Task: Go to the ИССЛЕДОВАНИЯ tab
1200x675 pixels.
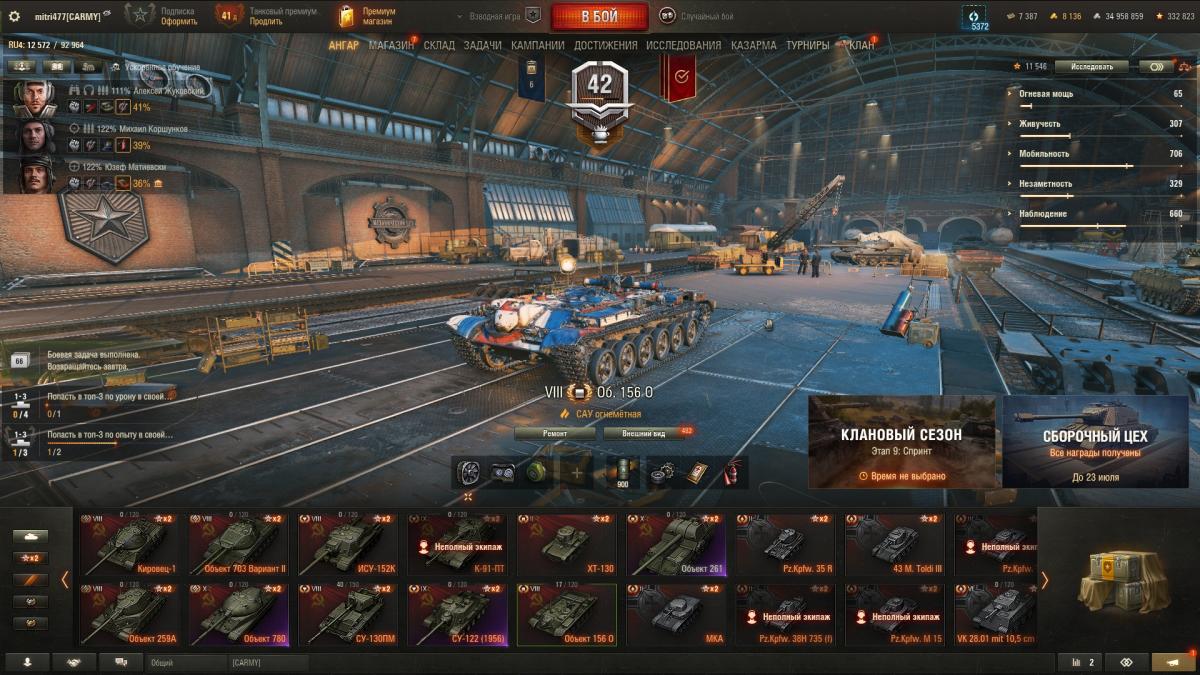Action: (x=683, y=45)
